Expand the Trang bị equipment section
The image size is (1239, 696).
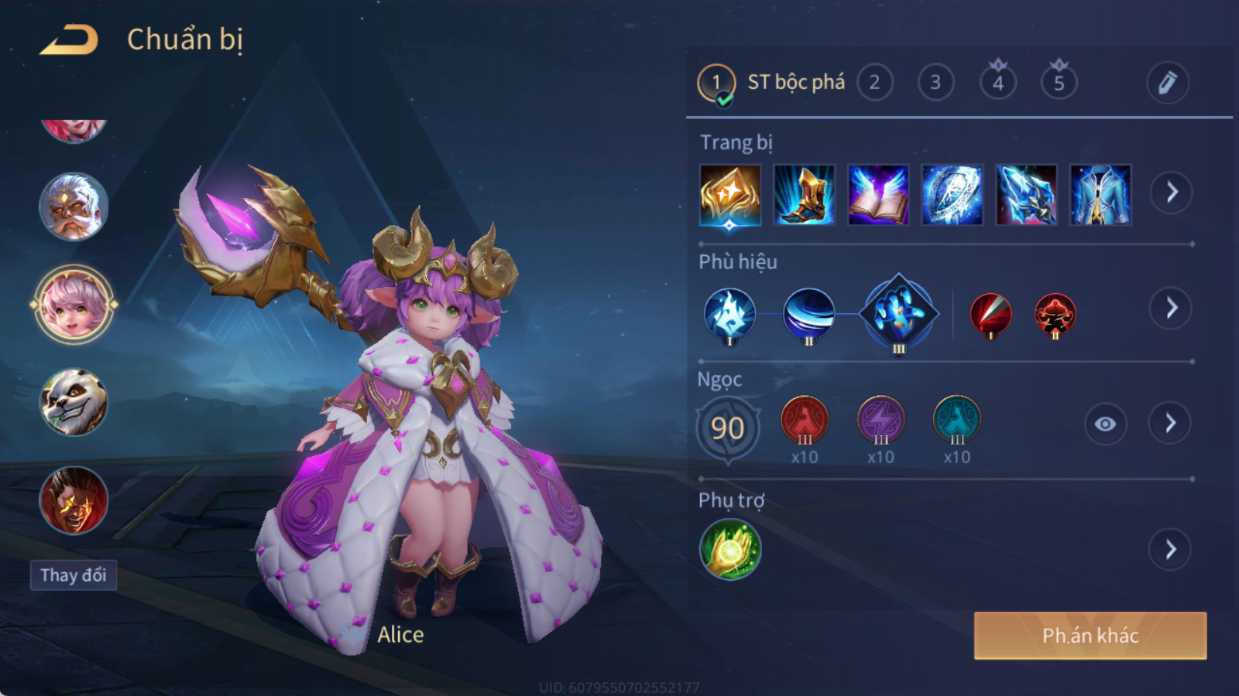pyautogui.click(x=1171, y=192)
